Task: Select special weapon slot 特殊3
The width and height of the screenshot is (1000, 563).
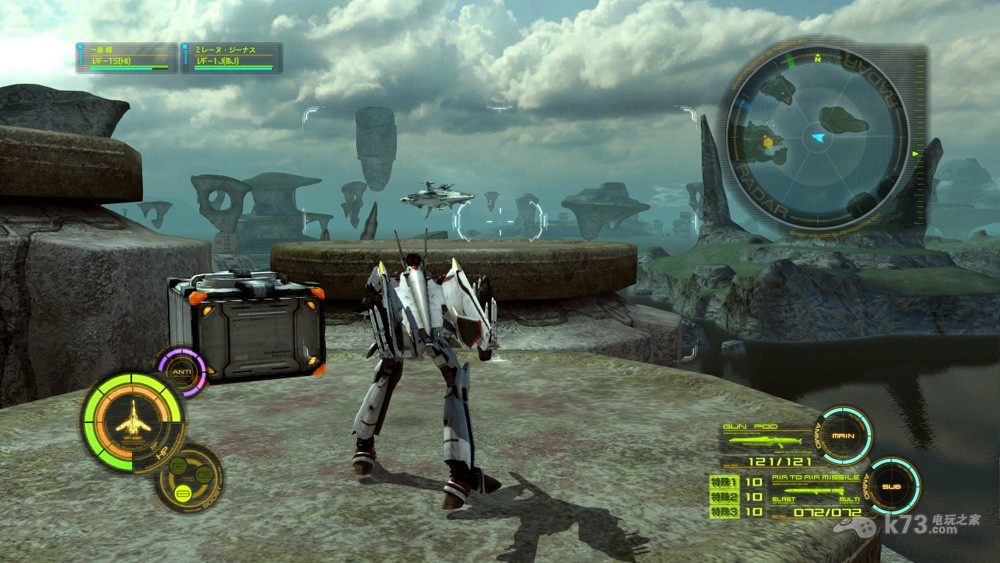Action: pyautogui.click(x=722, y=512)
